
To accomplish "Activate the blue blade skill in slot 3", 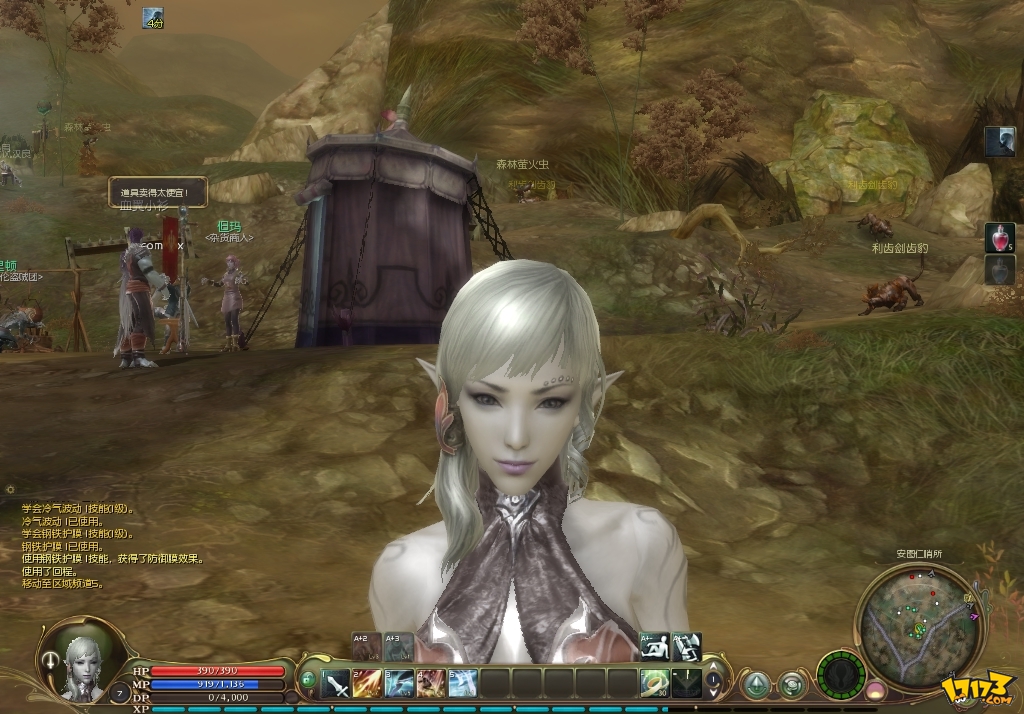I will [399, 683].
